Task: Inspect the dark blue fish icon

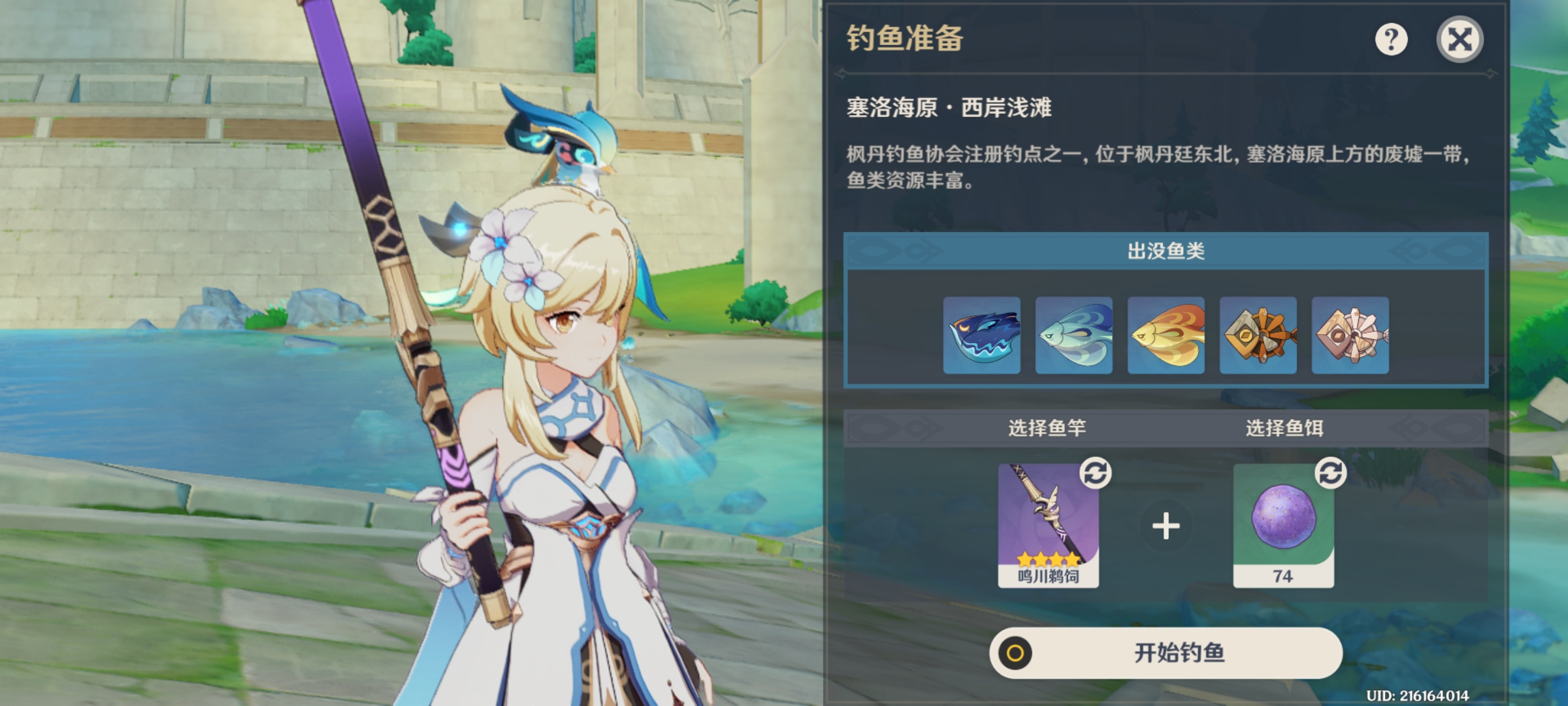Action: coord(981,335)
